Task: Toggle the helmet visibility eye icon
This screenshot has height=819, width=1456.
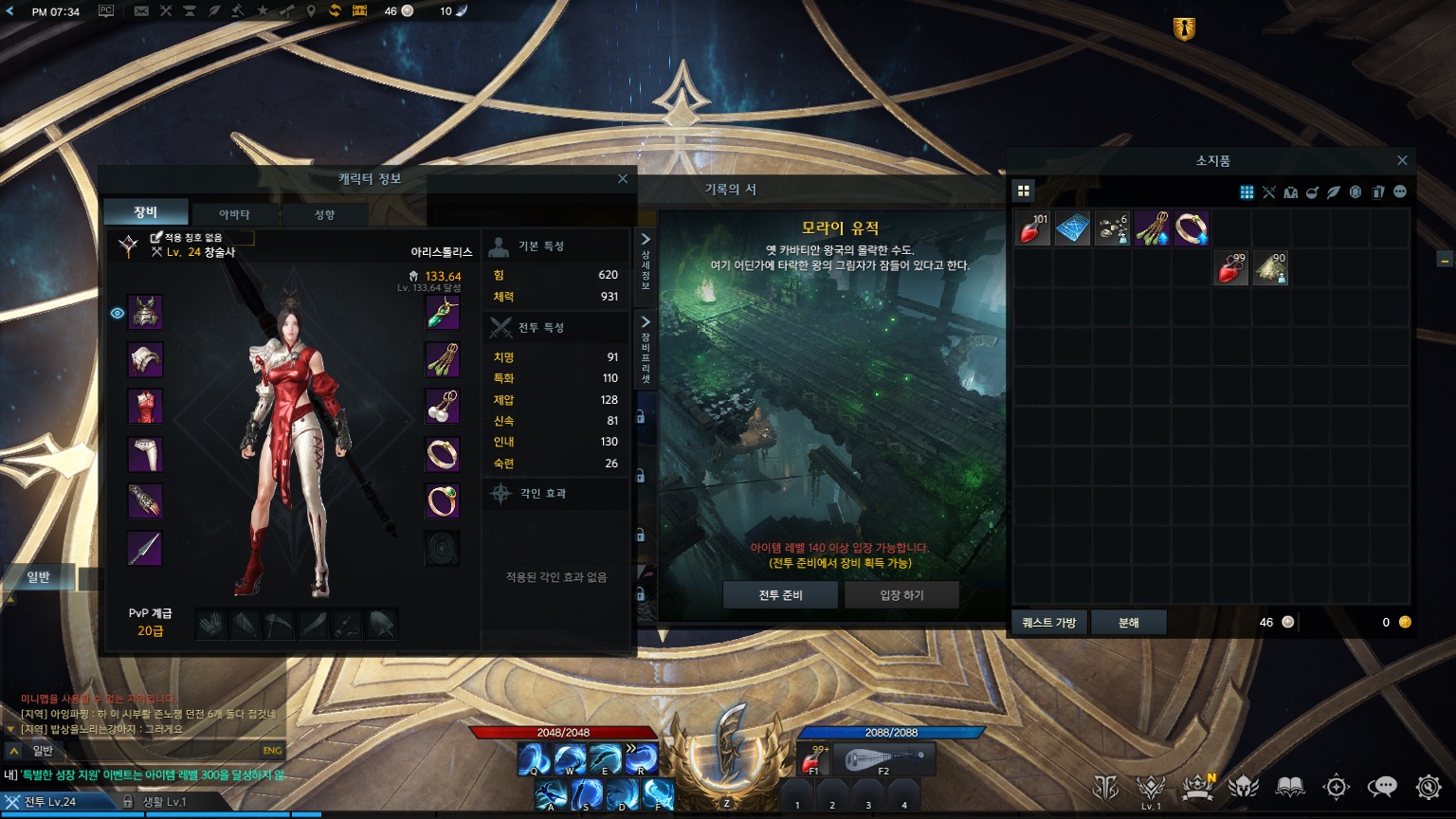Action: pyautogui.click(x=118, y=313)
